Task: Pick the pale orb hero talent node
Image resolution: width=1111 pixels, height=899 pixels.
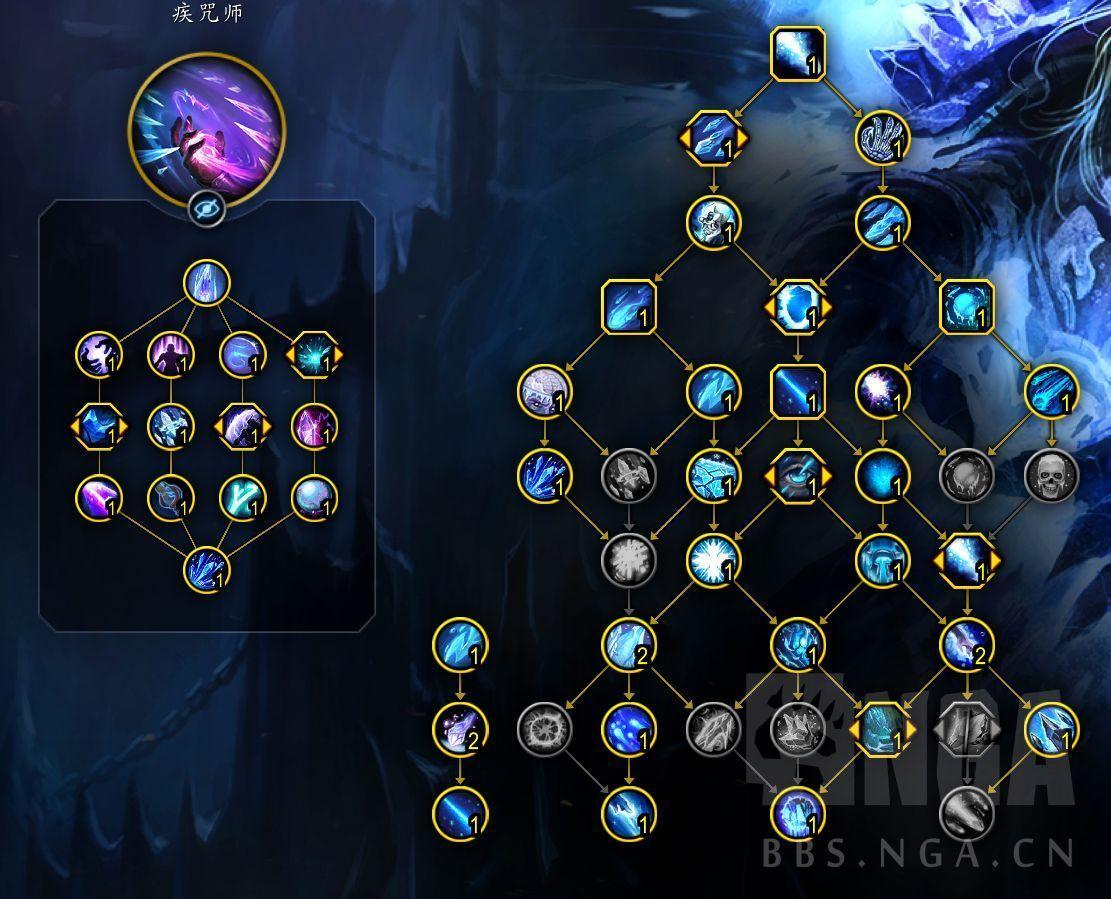Action: click(x=315, y=496)
